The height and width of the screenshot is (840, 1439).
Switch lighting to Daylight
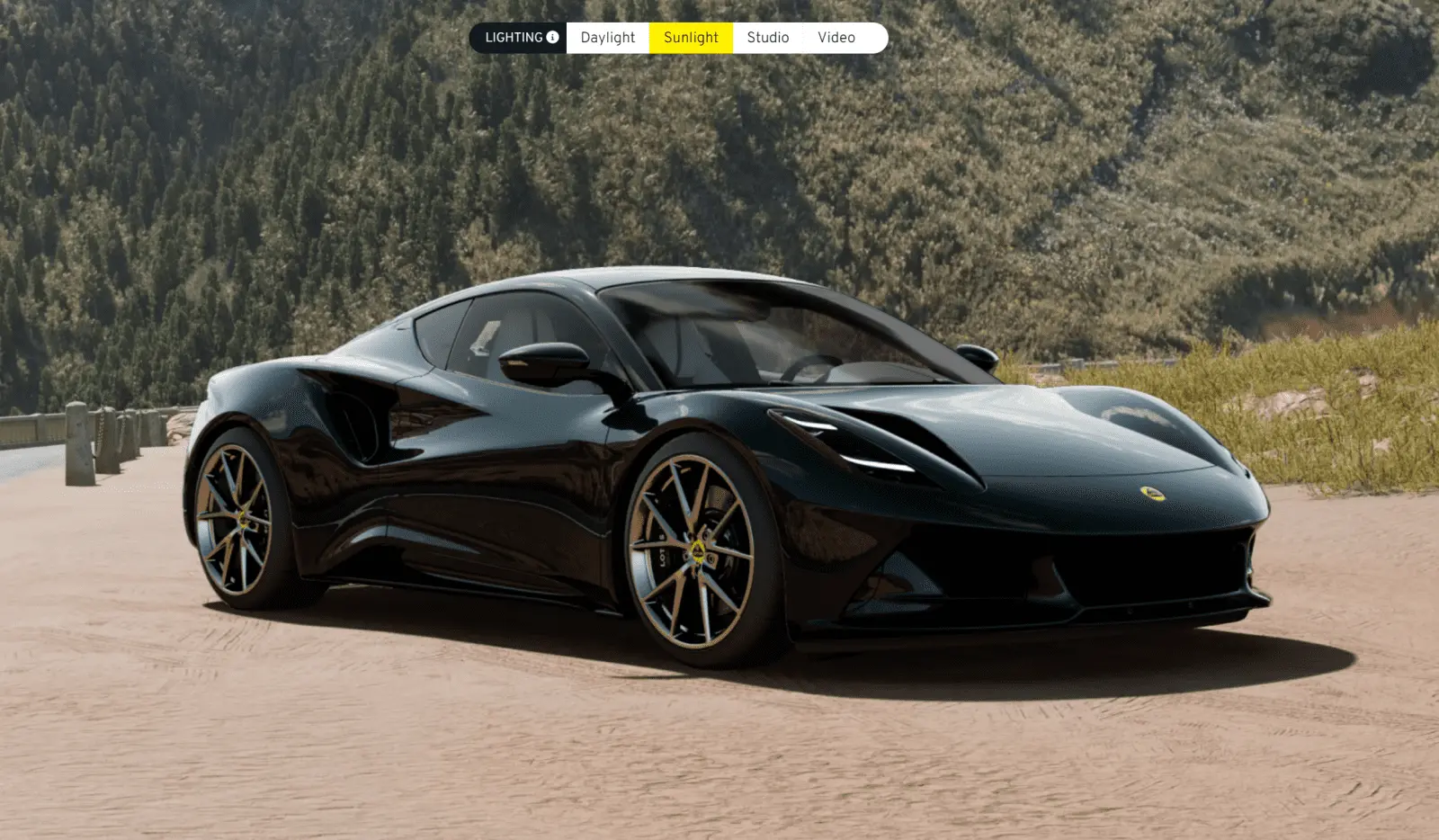[x=607, y=38]
